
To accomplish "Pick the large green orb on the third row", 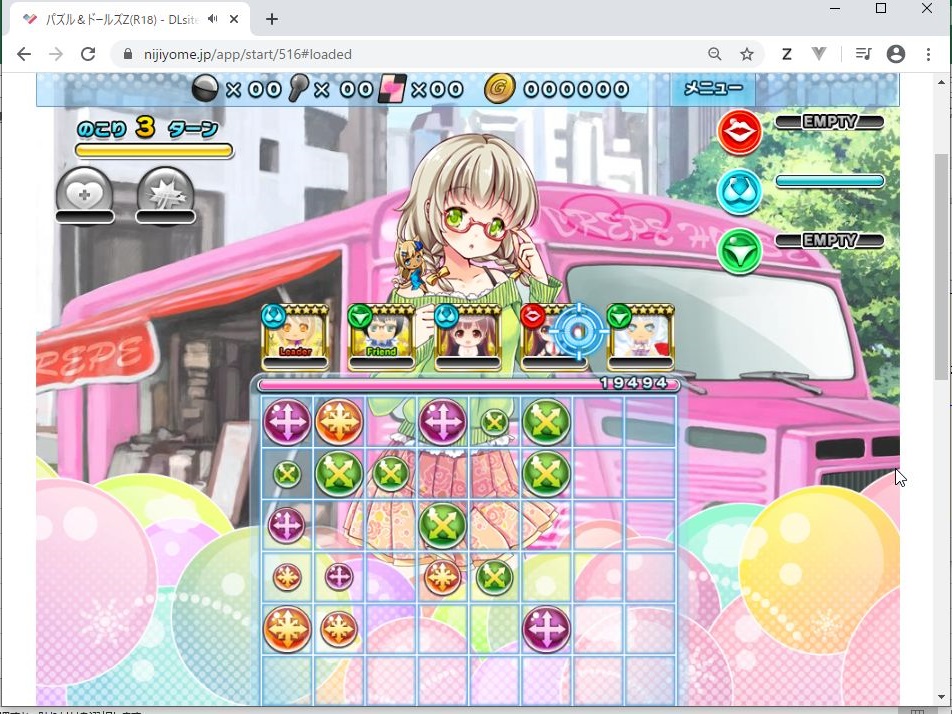I will (x=442, y=525).
